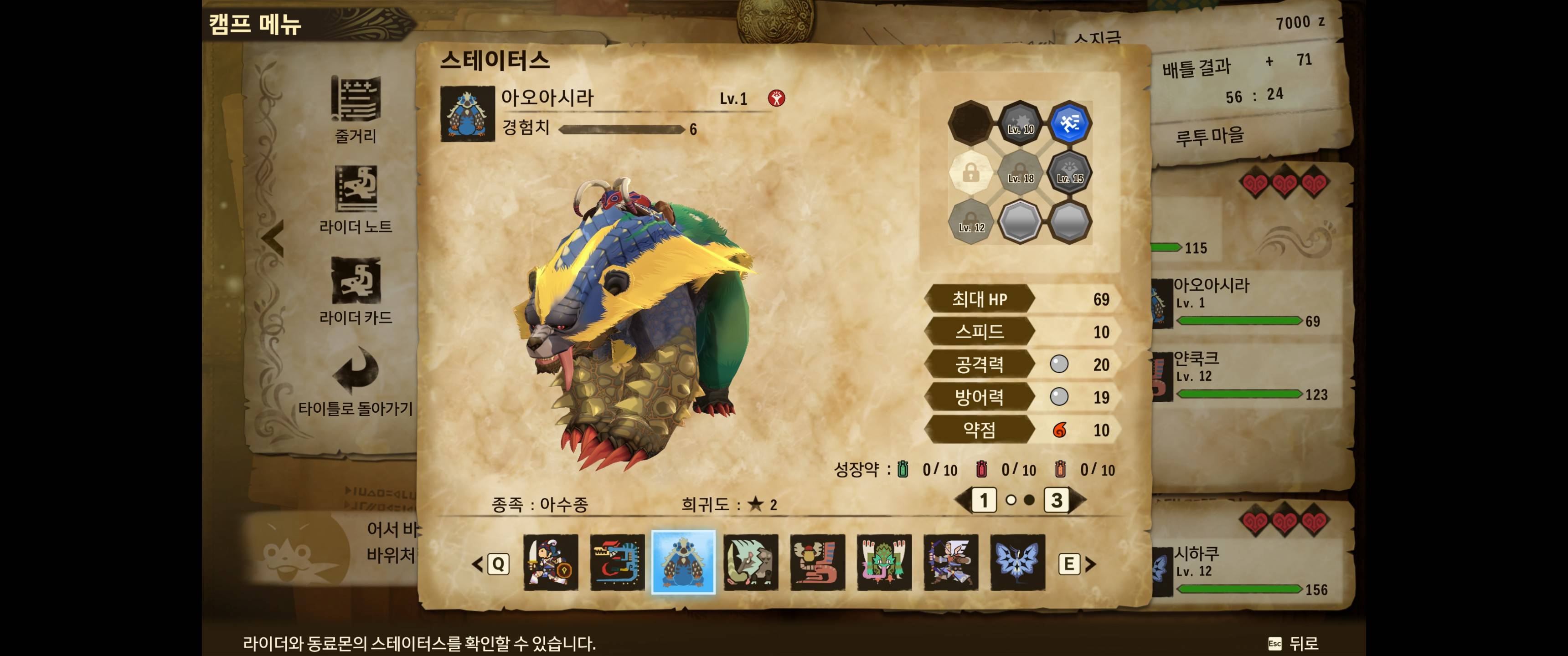The height and width of the screenshot is (656, 1568).
Task: Inspect the Lv. 15 locked gene slot
Action: (x=1069, y=172)
